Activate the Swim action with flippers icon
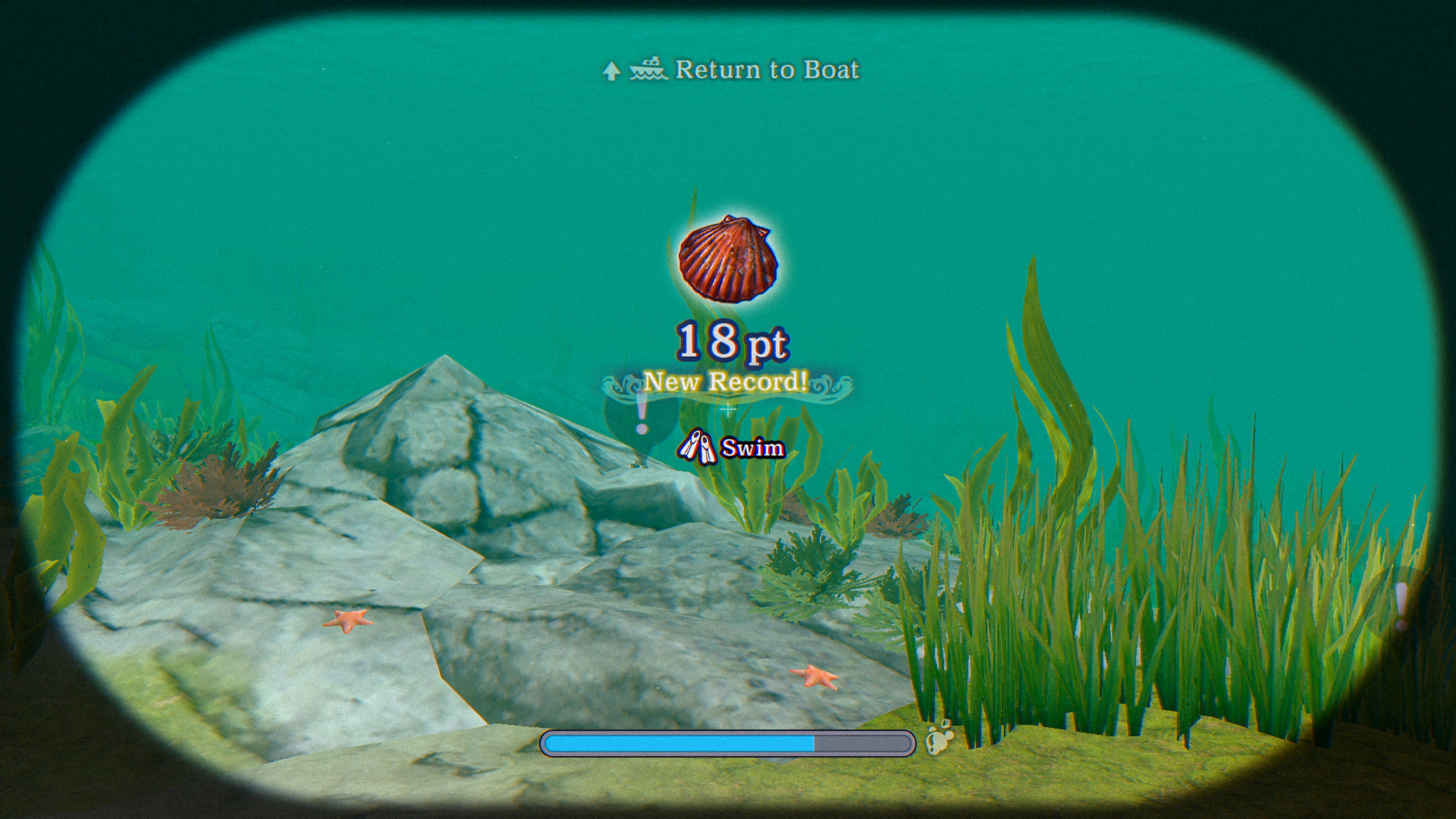Image resolution: width=1456 pixels, height=819 pixels. [731, 449]
